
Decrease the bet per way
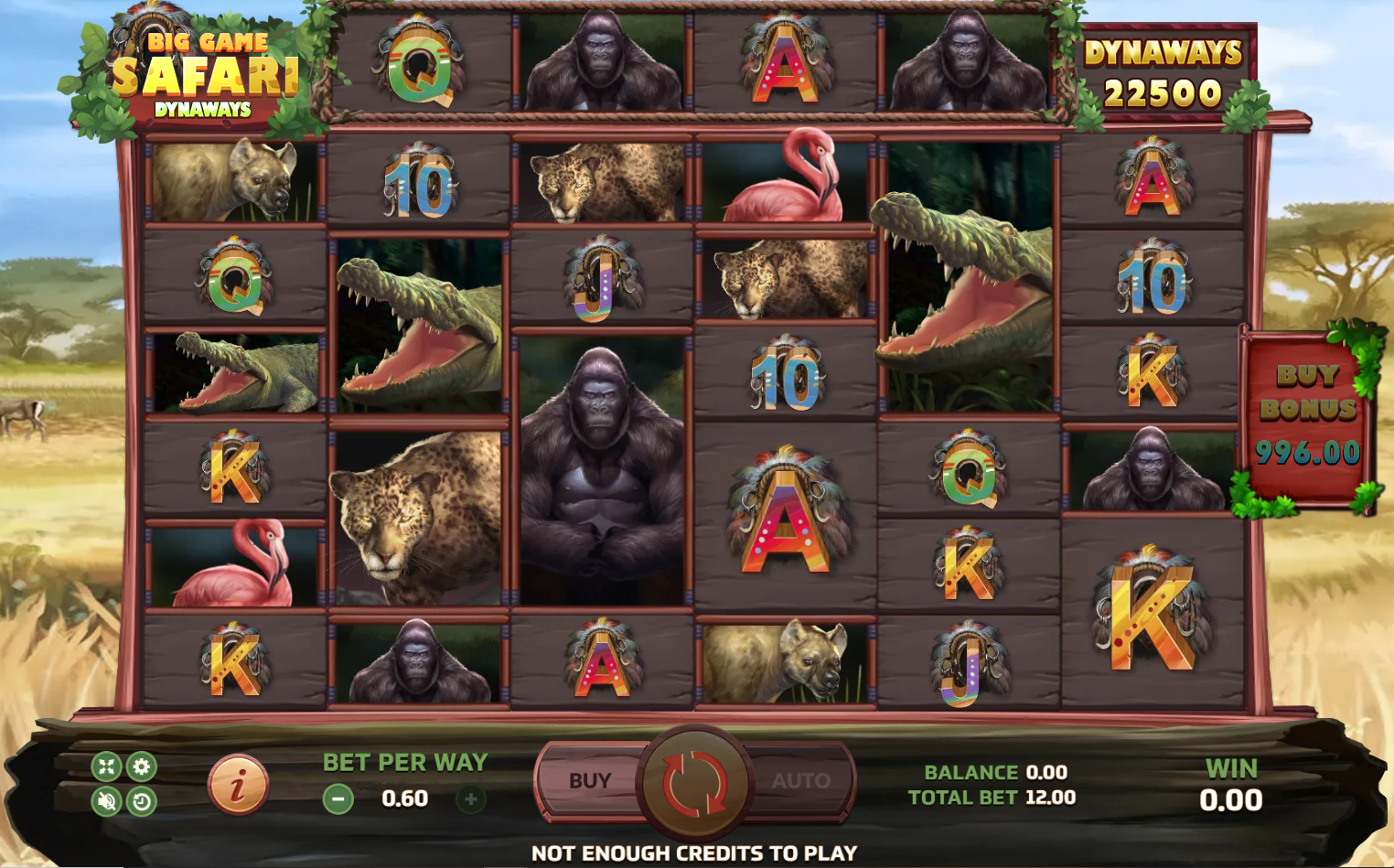coord(339,798)
